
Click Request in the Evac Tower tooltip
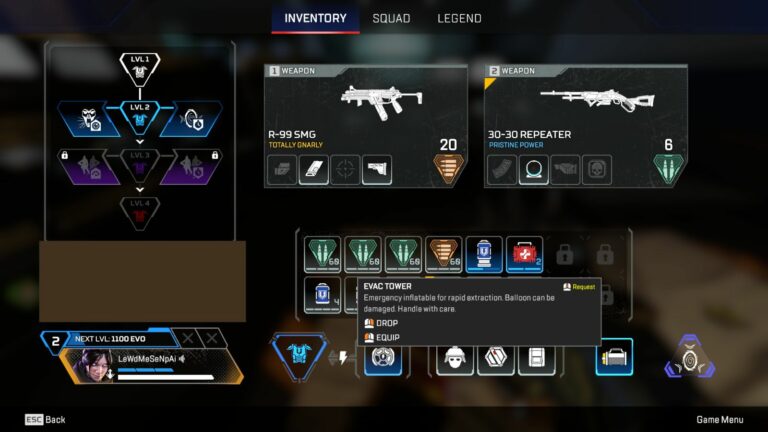tap(579, 287)
